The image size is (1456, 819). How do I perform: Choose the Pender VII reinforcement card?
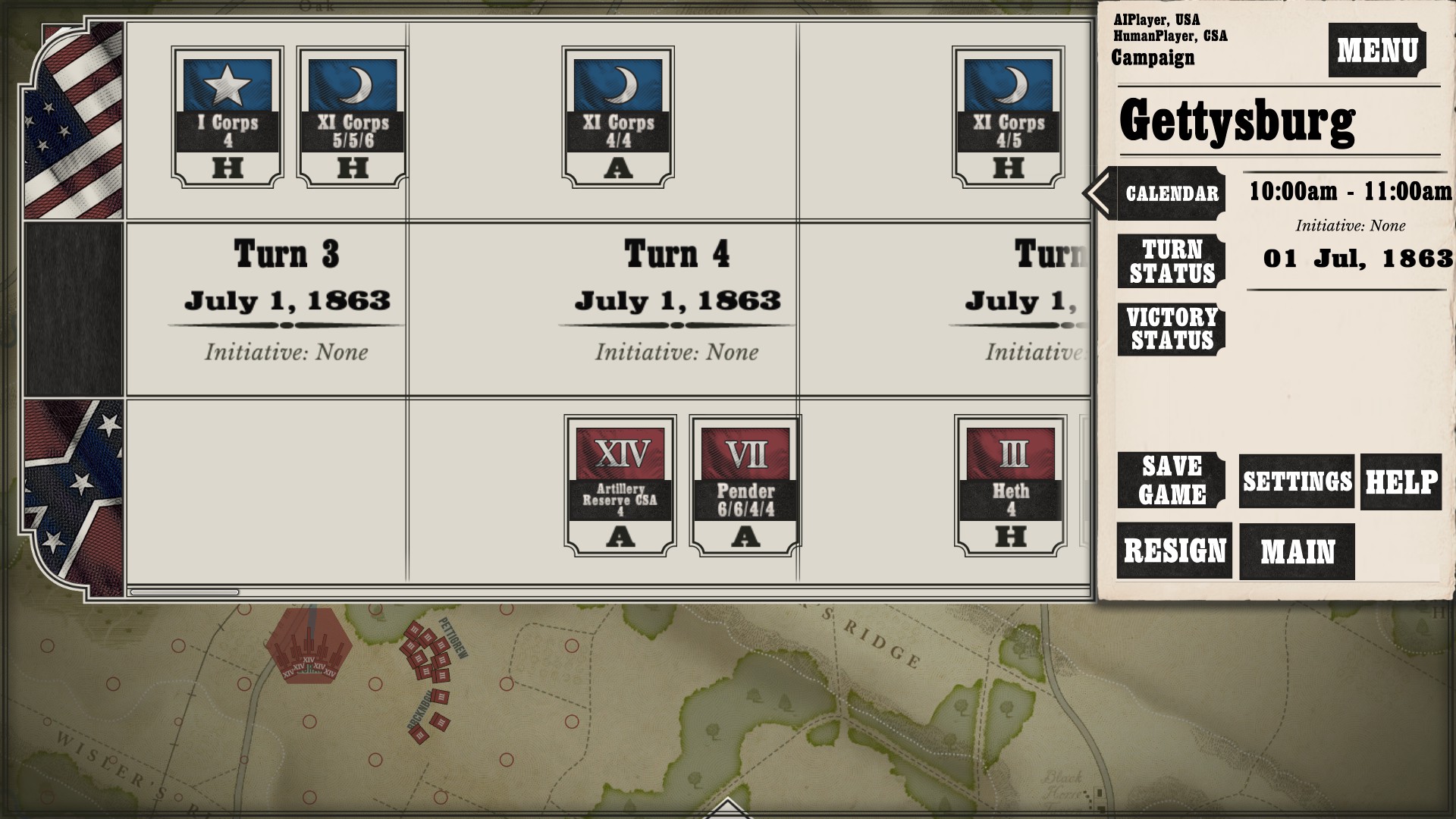[745, 485]
